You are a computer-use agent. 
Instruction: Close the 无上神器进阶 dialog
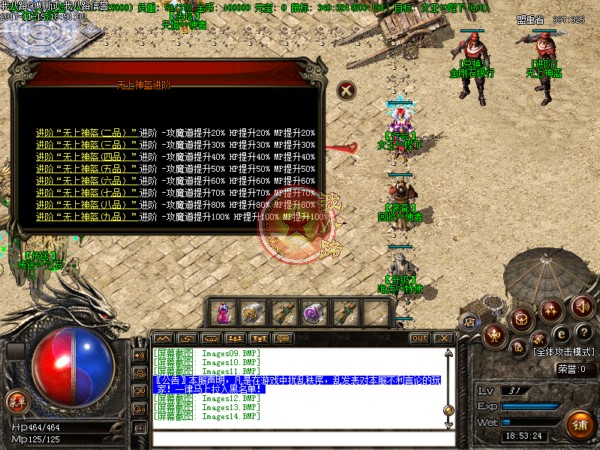(x=346, y=89)
